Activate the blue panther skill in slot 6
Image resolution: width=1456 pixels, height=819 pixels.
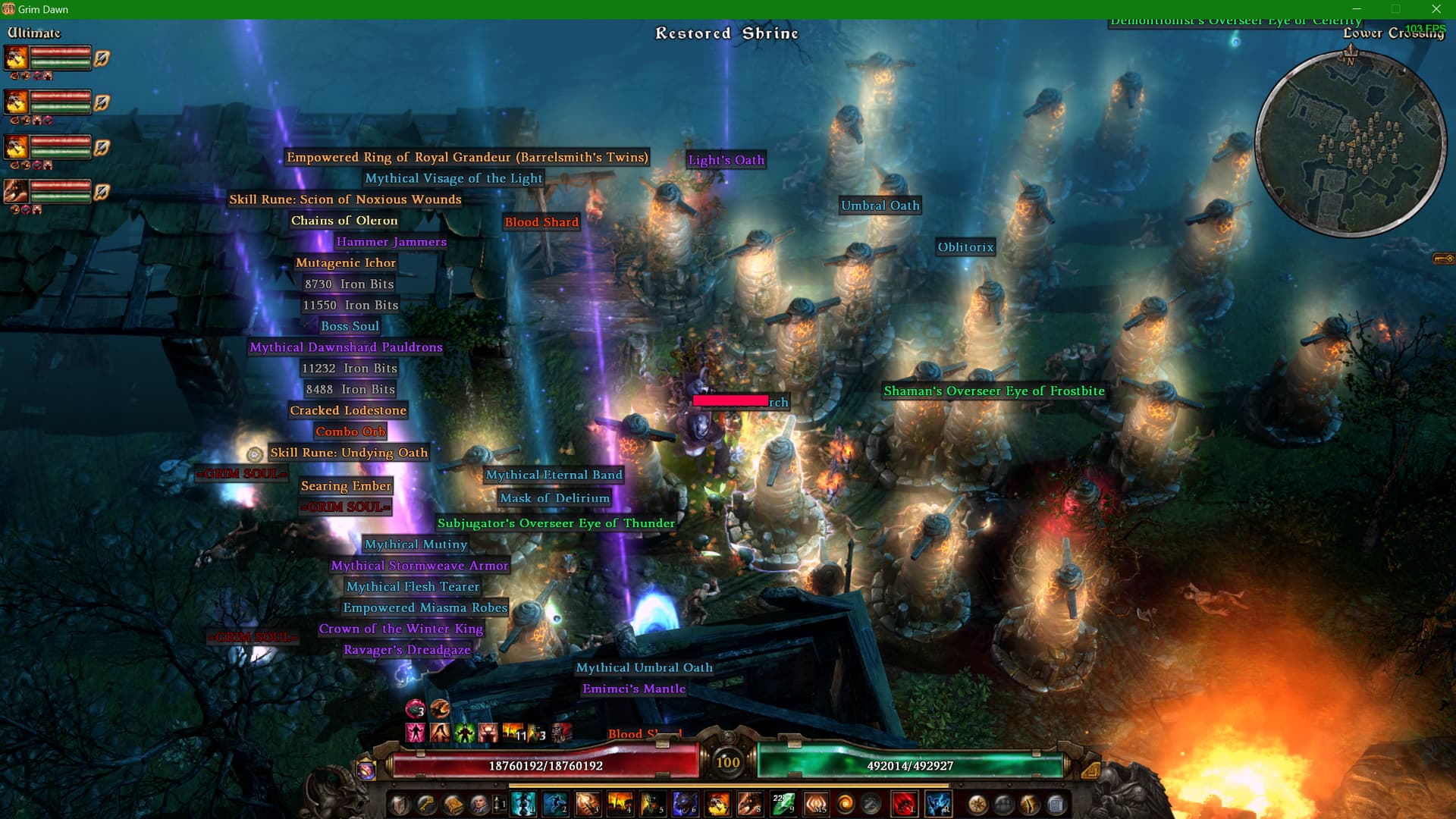(x=684, y=804)
